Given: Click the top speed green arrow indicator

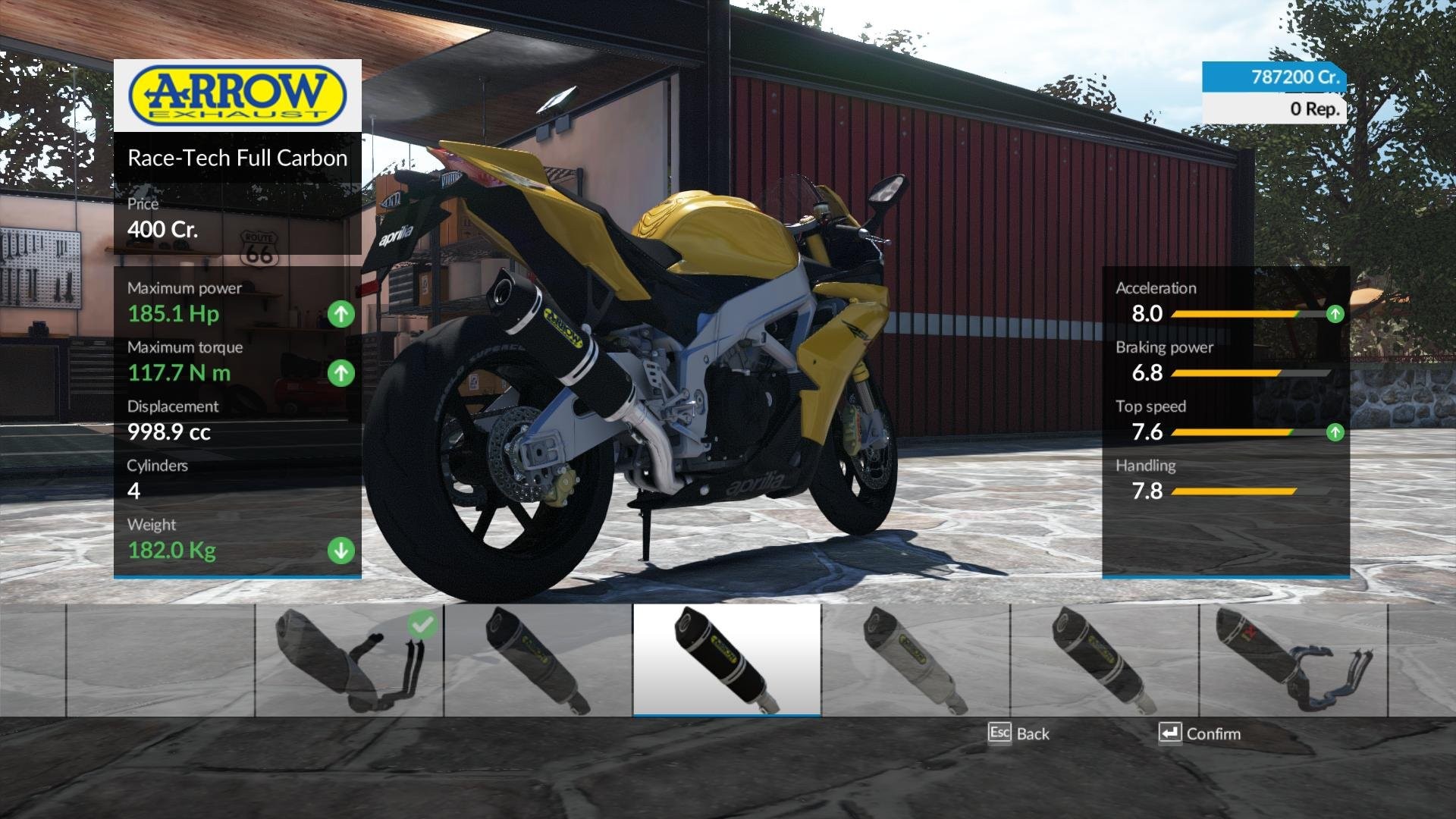Looking at the screenshot, I should pyautogui.click(x=1336, y=431).
